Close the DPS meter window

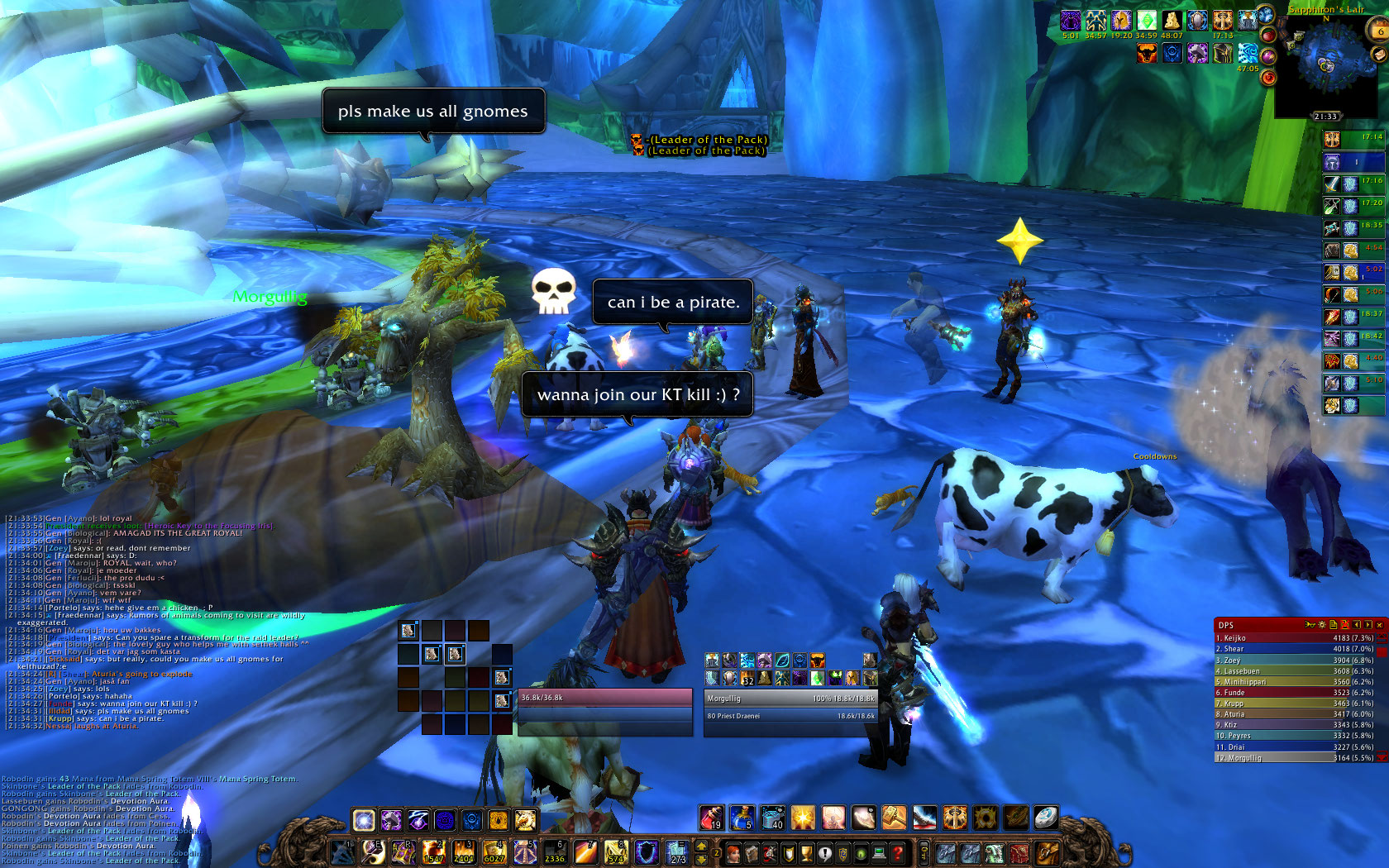click(x=1379, y=625)
